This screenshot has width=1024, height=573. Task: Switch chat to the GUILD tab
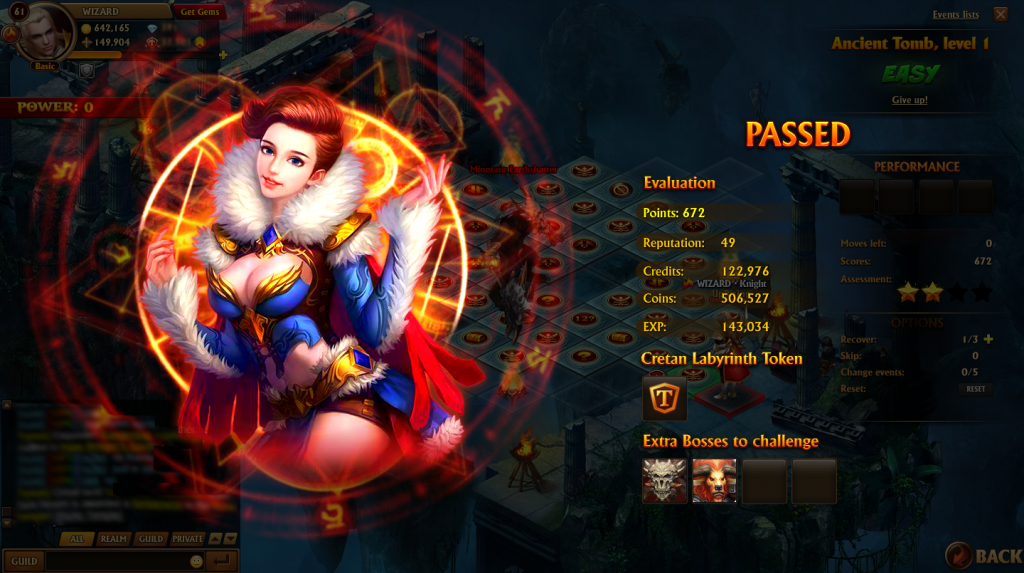[x=150, y=539]
